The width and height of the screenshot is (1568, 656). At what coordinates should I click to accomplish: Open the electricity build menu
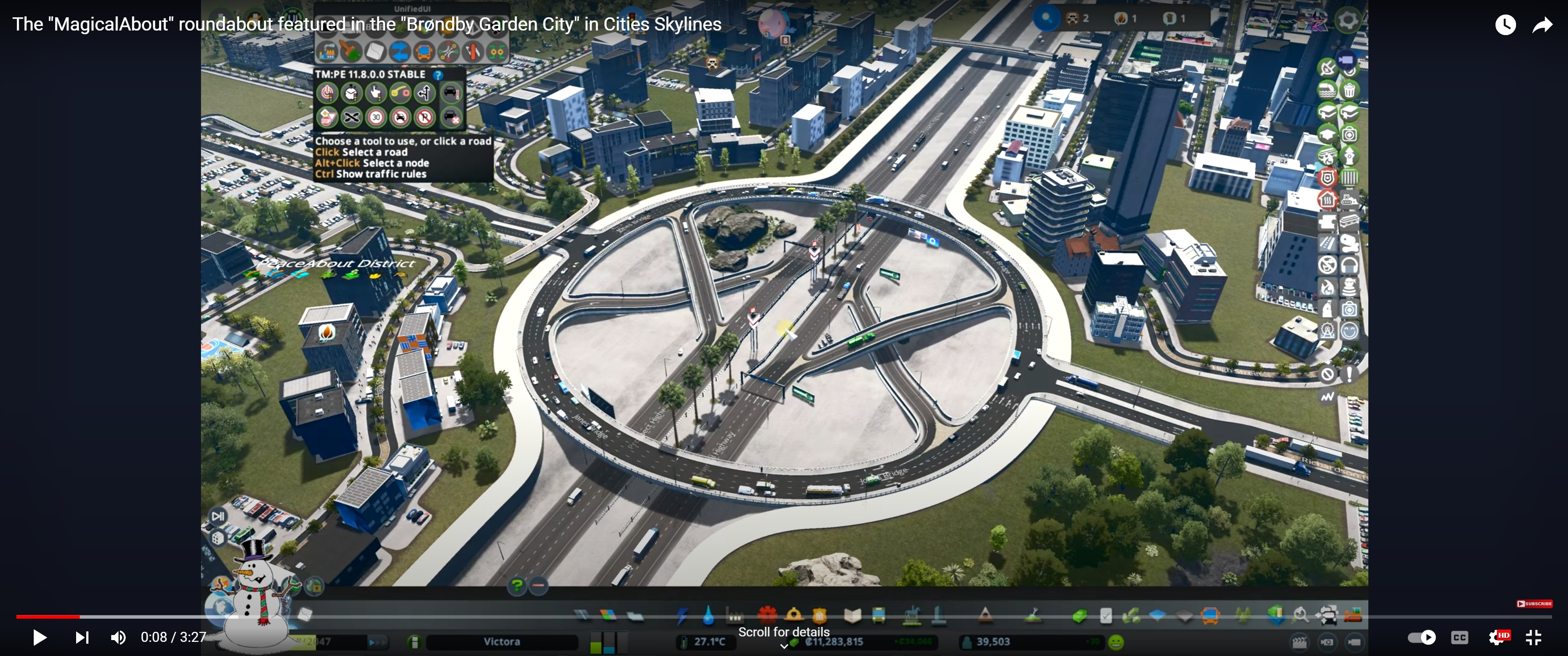(682, 616)
